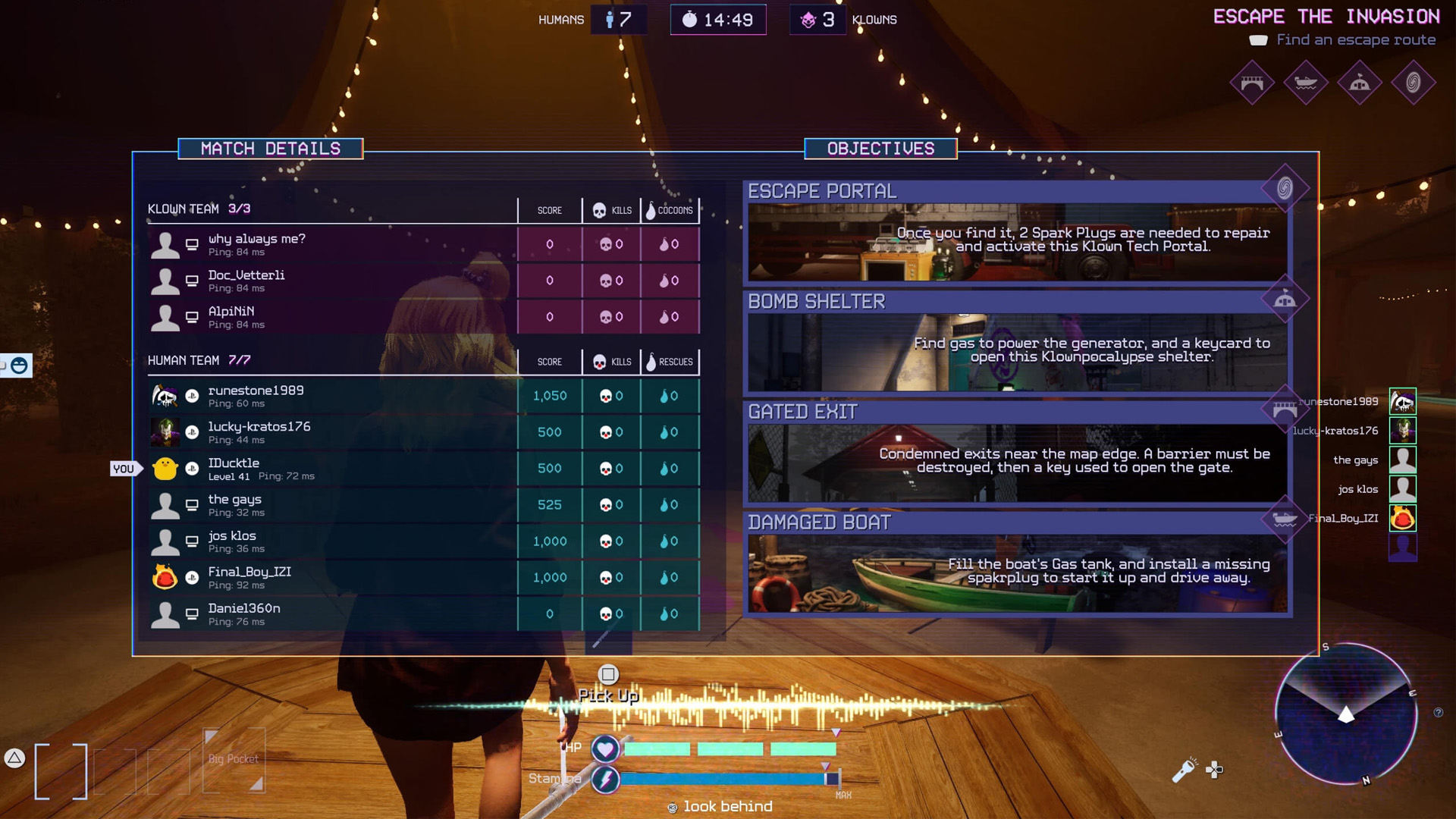Click the flashlight icon
The height and width of the screenshot is (819, 1456).
pyautogui.click(x=1183, y=770)
